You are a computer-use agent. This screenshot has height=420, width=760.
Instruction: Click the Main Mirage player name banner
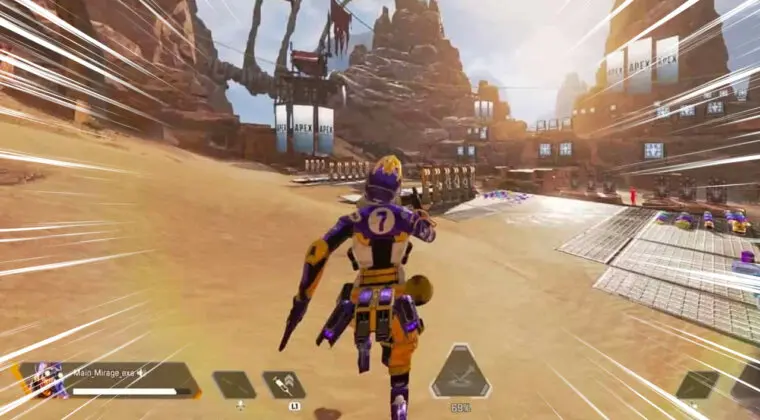click(108, 372)
